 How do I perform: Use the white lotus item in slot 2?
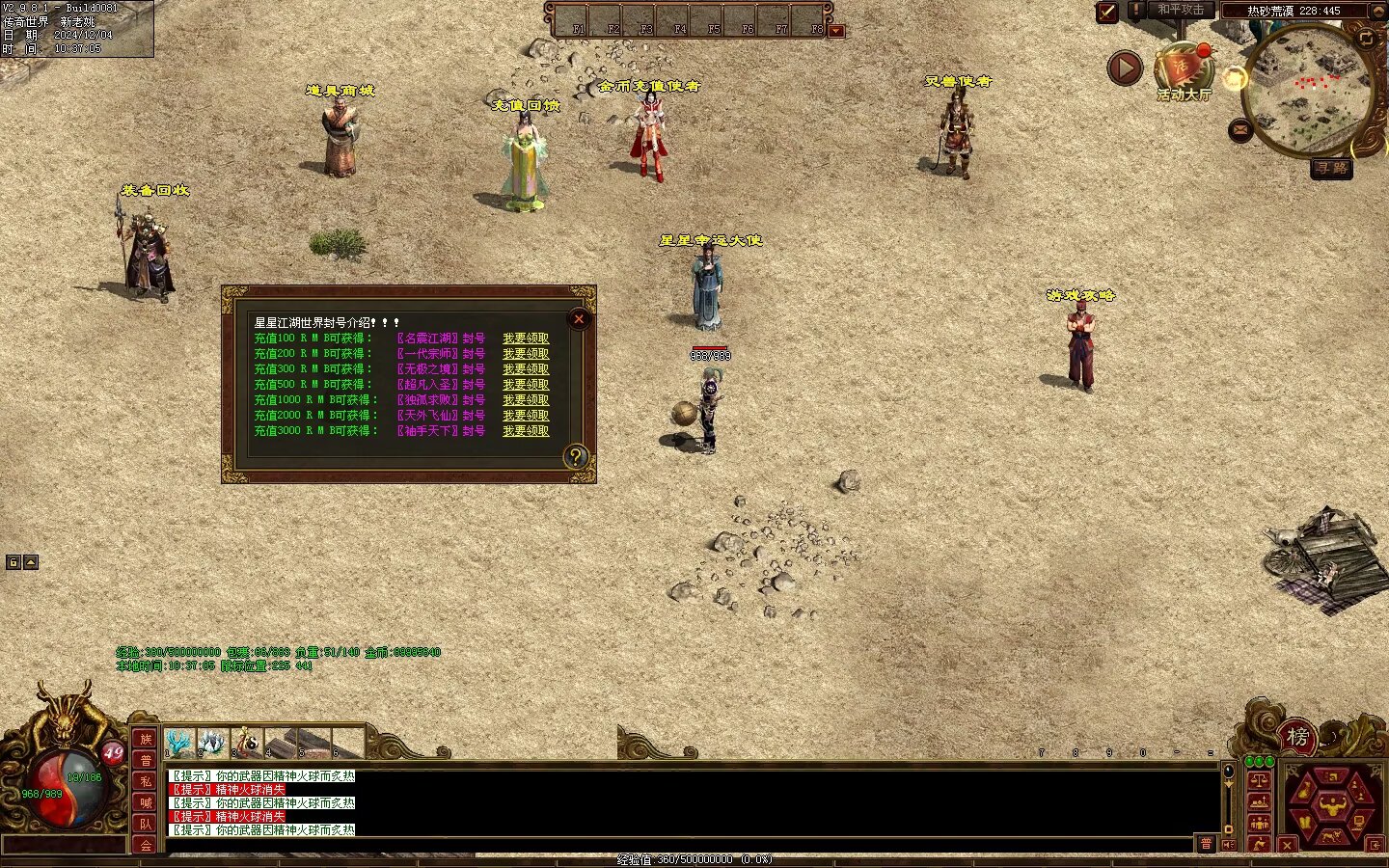[x=213, y=743]
